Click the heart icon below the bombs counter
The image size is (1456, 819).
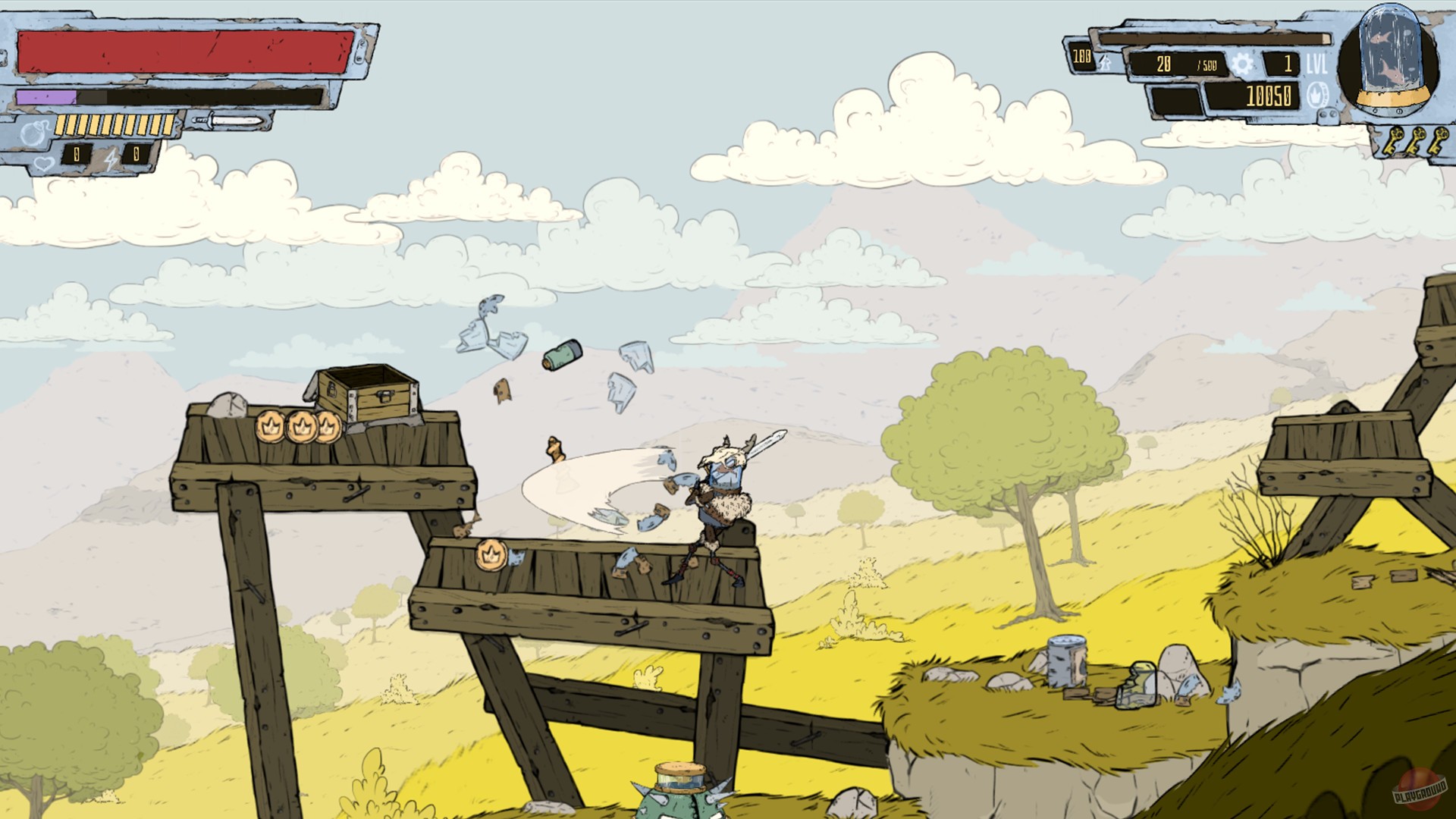point(43,165)
